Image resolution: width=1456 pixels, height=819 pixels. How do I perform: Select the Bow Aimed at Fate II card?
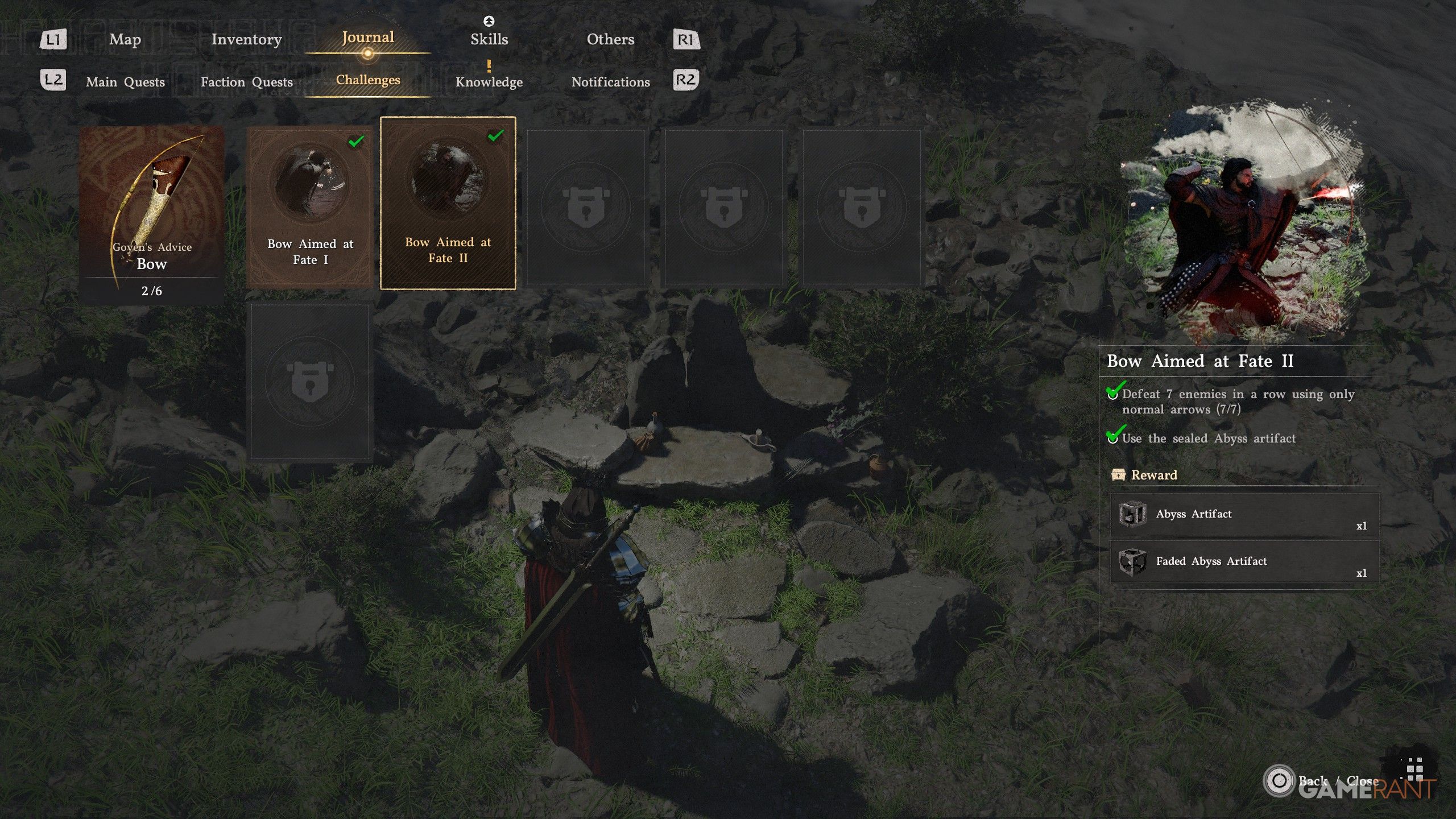pos(448,203)
